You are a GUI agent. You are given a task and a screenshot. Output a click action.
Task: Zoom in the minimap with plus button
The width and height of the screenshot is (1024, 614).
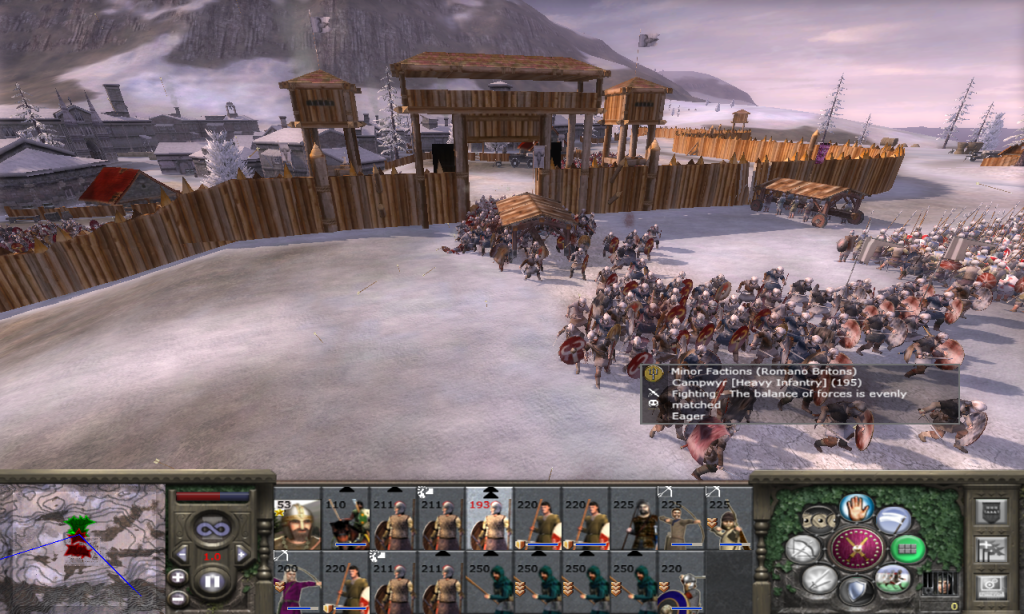click(x=177, y=576)
